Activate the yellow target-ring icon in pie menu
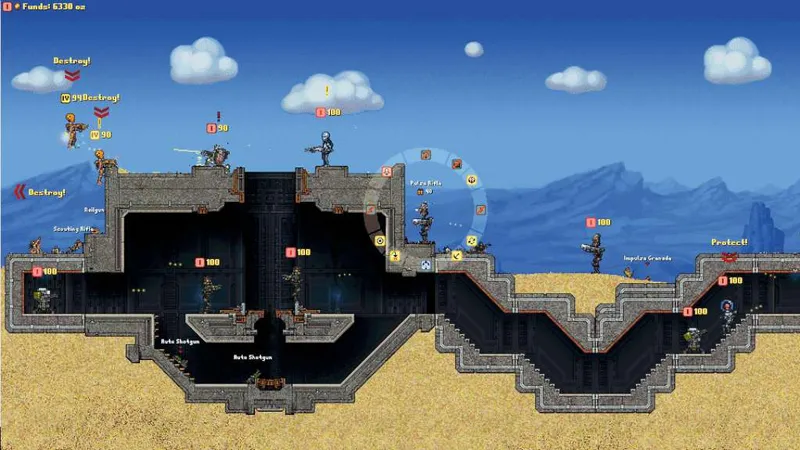Image resolution: width=800 pixels, height=450 pixels. pos(380,240)
